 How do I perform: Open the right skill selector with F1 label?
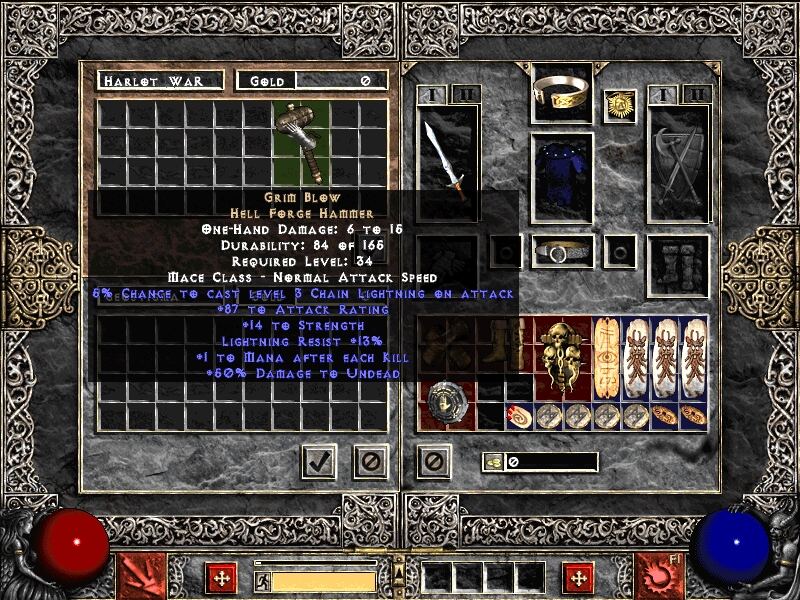point(659,573)
